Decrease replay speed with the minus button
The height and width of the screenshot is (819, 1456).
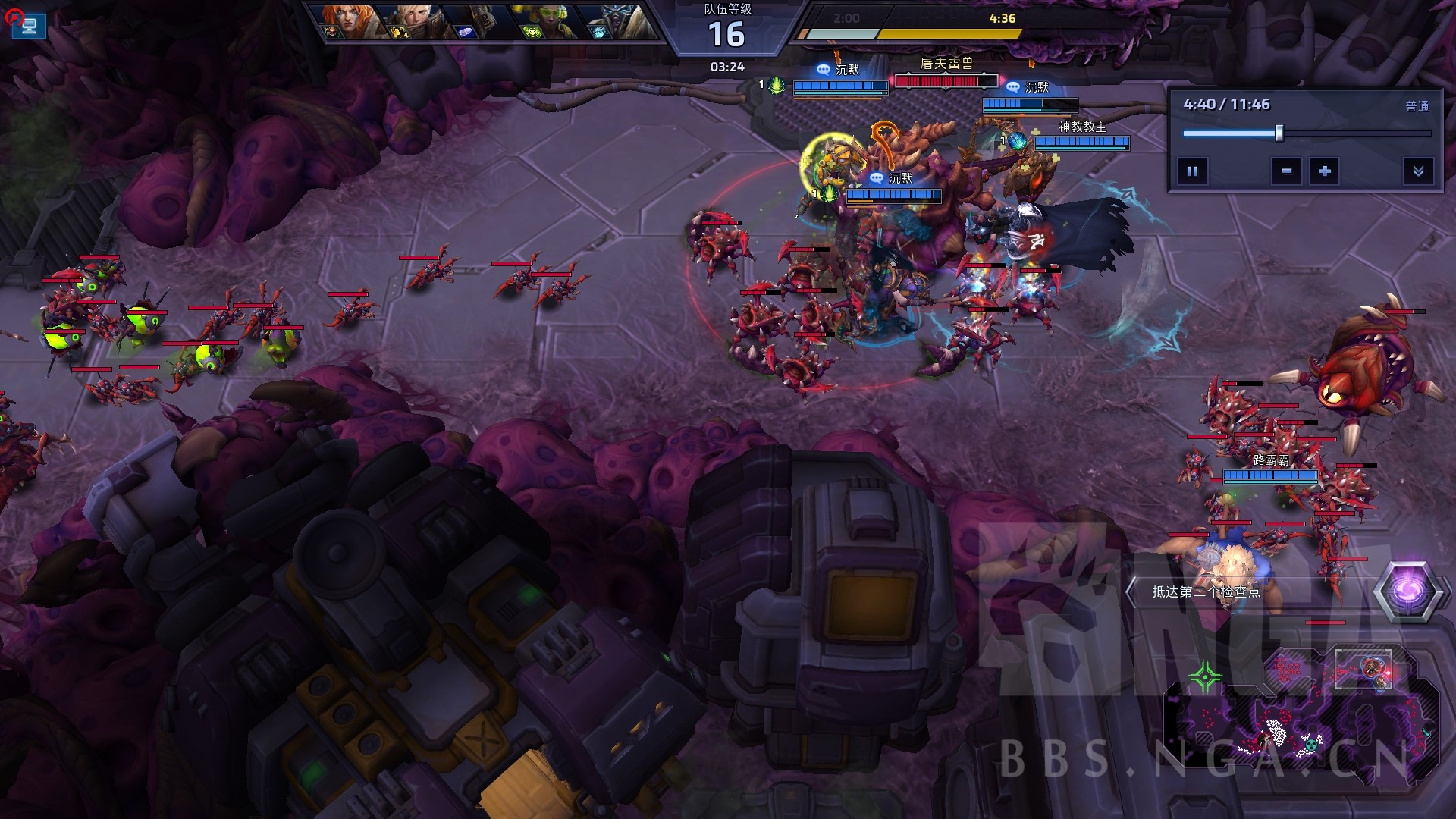(1287, 171)
